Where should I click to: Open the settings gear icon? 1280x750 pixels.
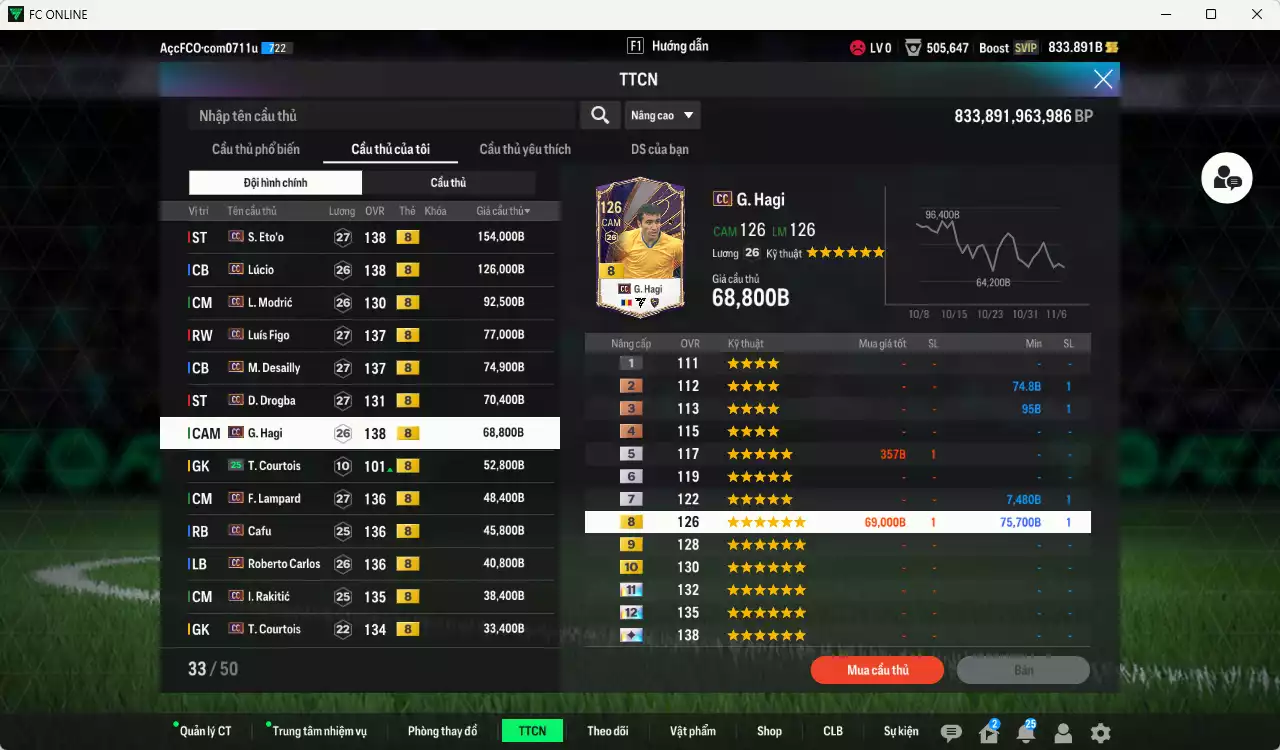click(x=1098, y=731)
